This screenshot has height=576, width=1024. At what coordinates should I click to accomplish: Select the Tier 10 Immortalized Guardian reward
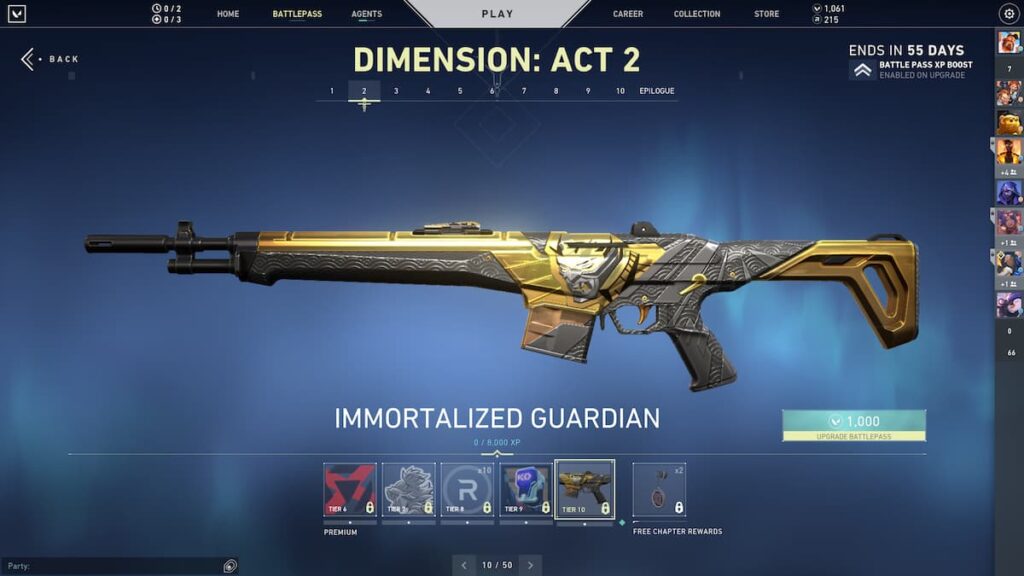tap(585, 489)
